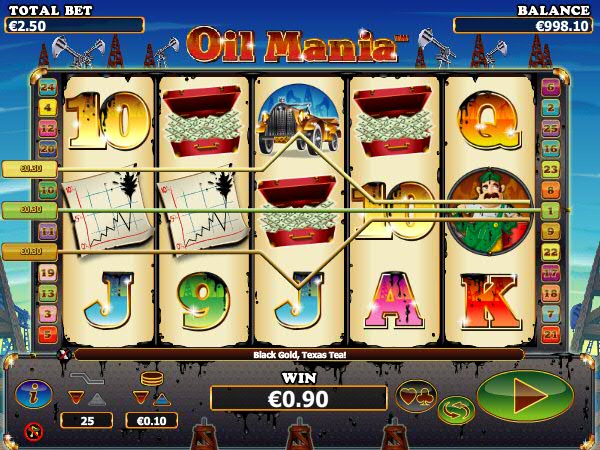Lower the coin value with red arrow
Screen dimensions: 600x450
[x=141, y=398]
